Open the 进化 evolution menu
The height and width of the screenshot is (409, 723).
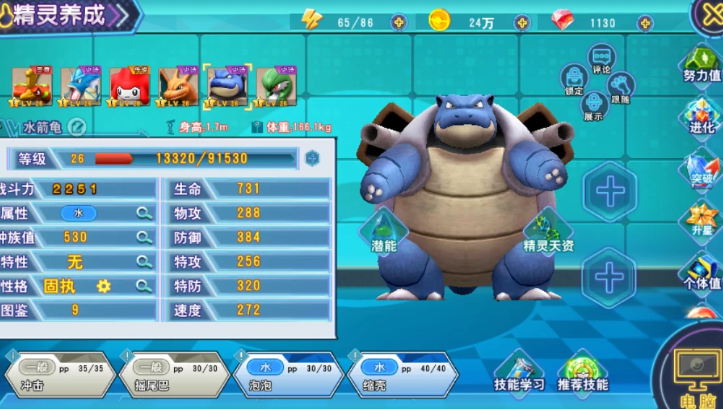[702, 117]
